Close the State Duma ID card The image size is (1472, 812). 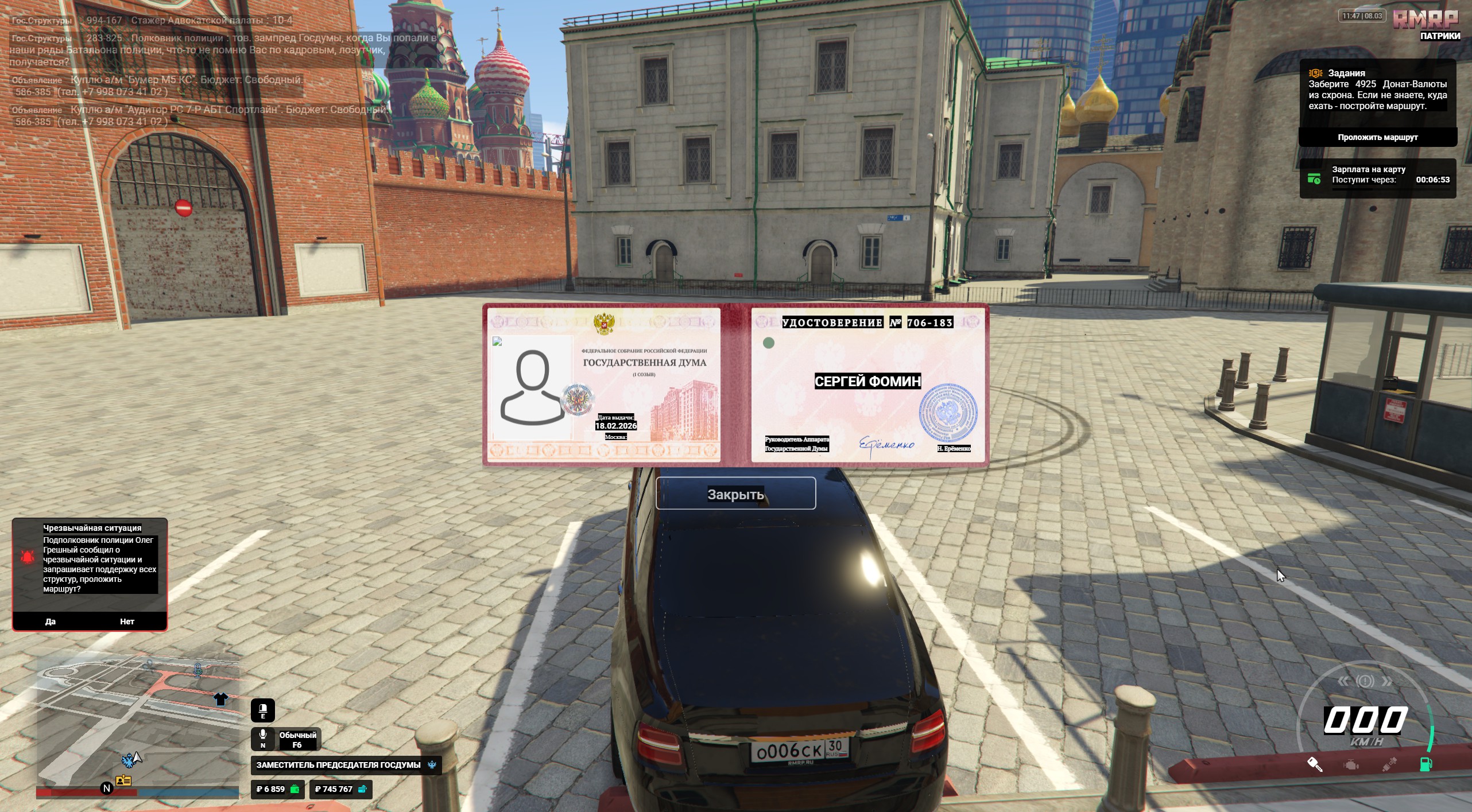(735, 494)
